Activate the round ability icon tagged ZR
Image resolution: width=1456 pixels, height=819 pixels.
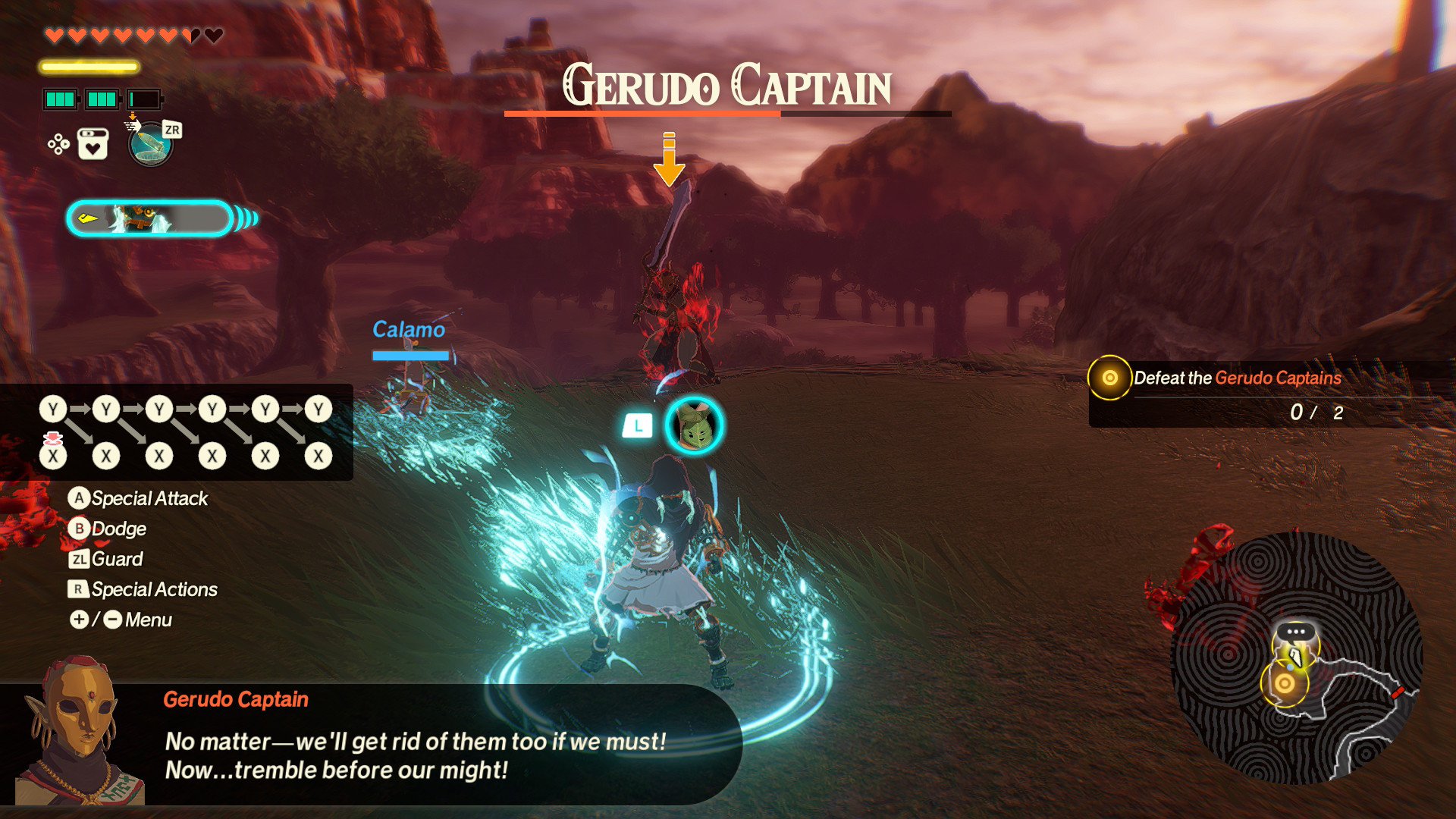point(151,144)
